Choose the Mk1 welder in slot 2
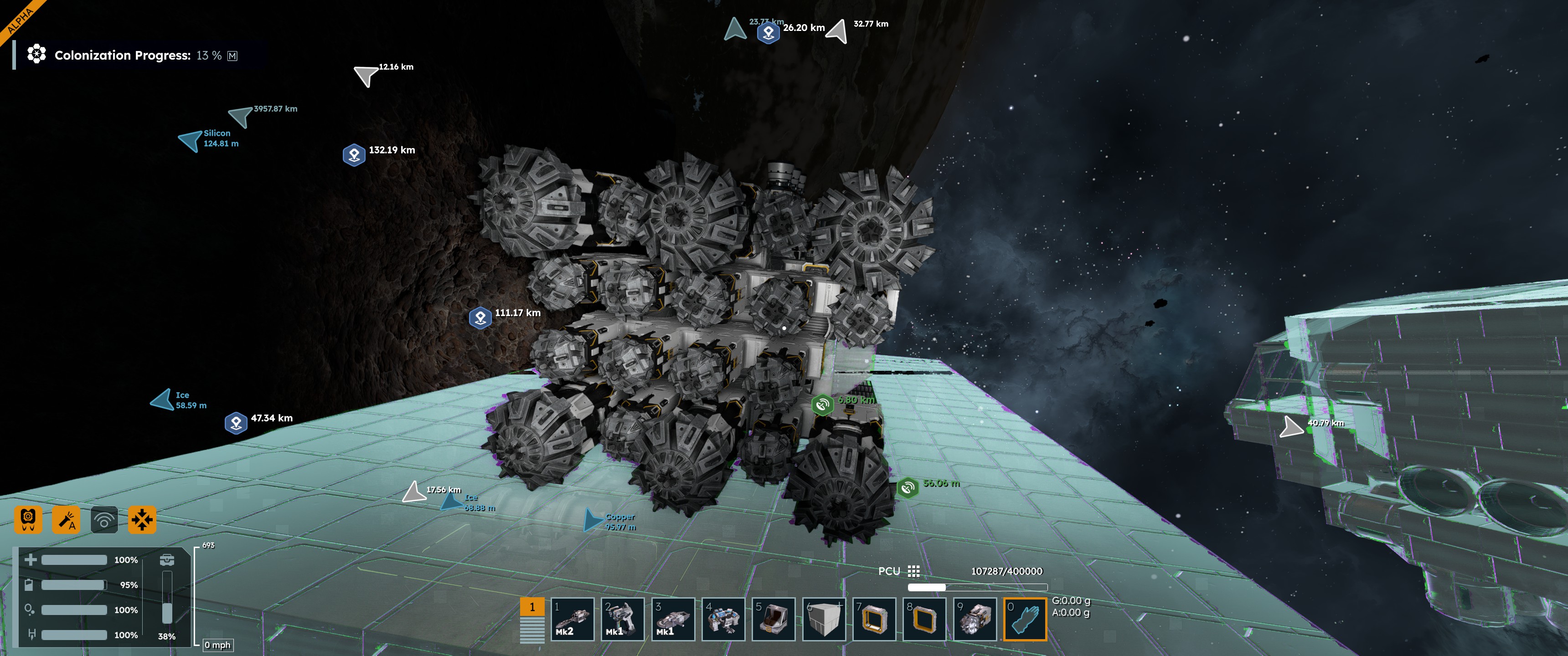1568x656 pixels. (x=622, y=619)
